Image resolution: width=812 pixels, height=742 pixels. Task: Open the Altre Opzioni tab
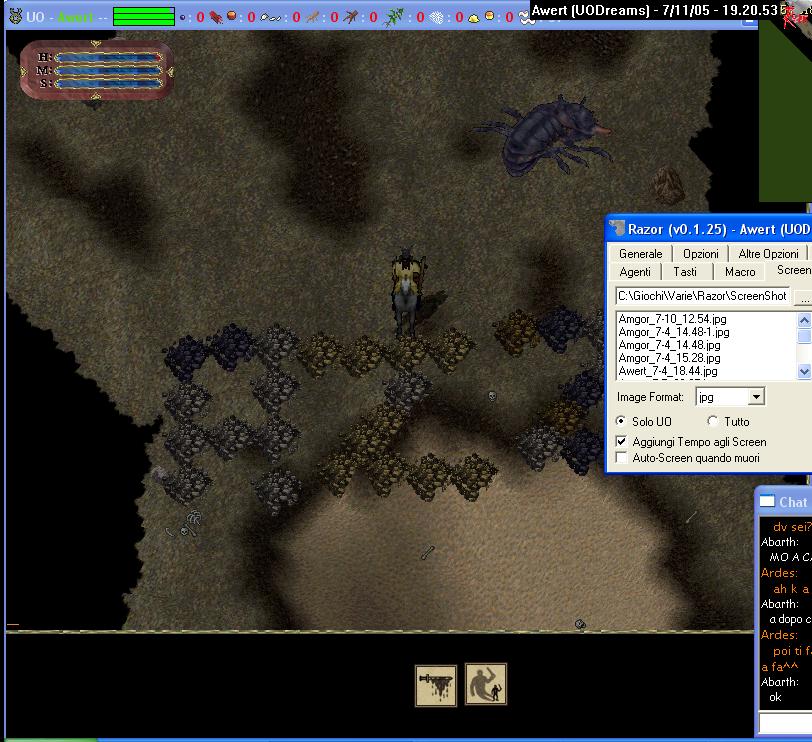coord(768,254)
